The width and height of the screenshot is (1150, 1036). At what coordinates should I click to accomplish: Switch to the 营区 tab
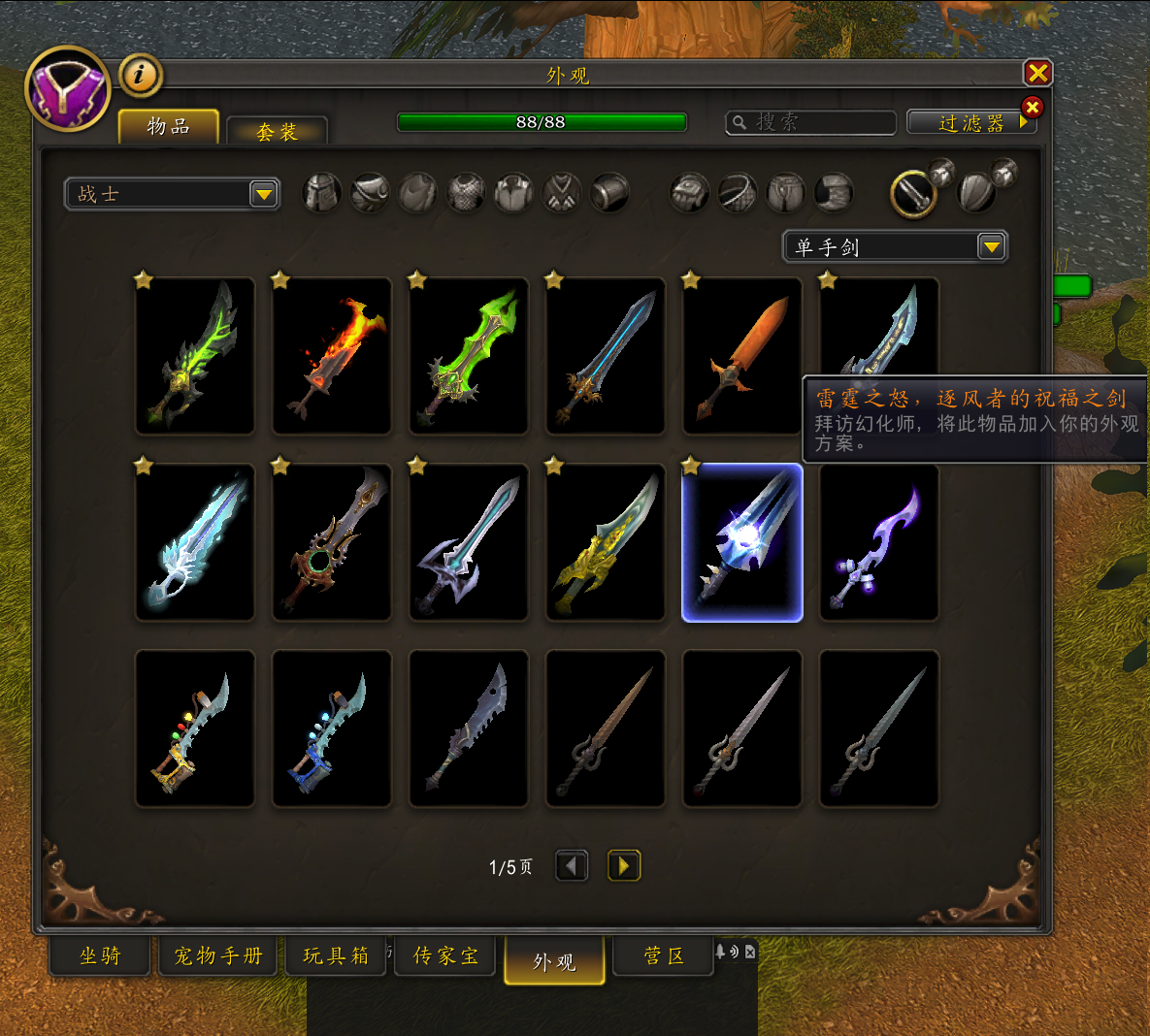(664, 955)
